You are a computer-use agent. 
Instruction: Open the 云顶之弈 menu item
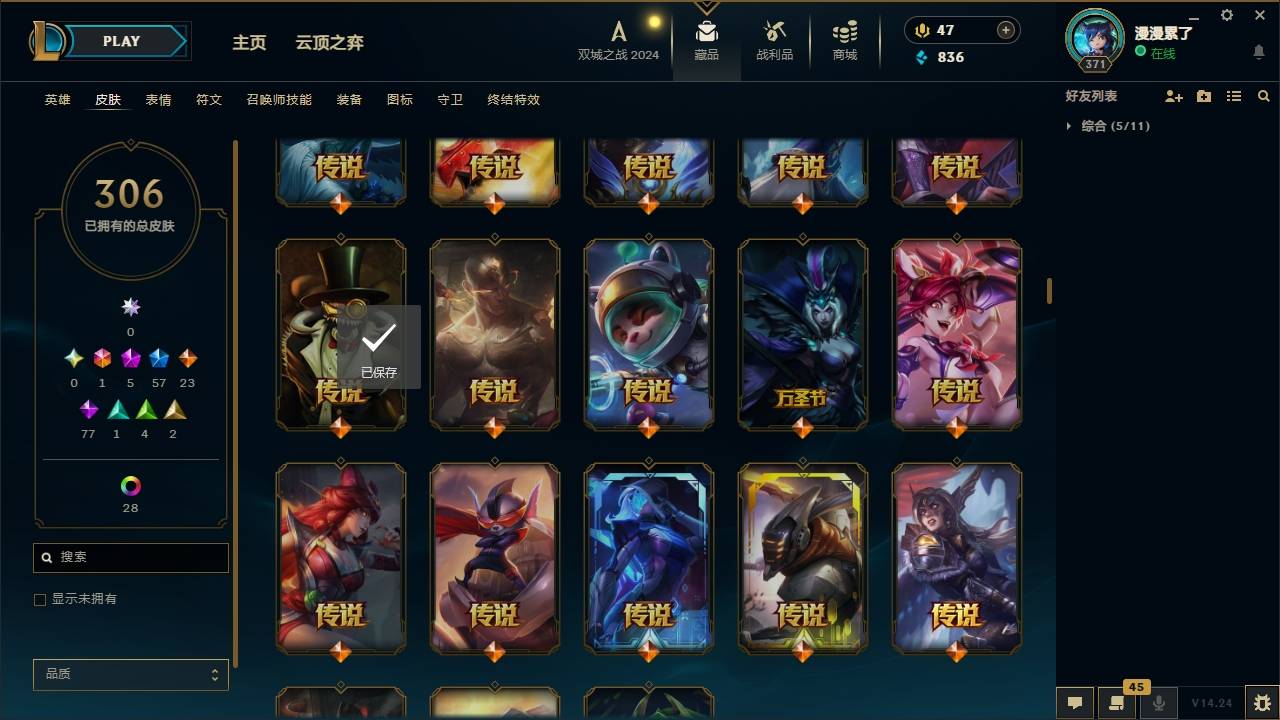pyautogui.click(x=331, y=42)
